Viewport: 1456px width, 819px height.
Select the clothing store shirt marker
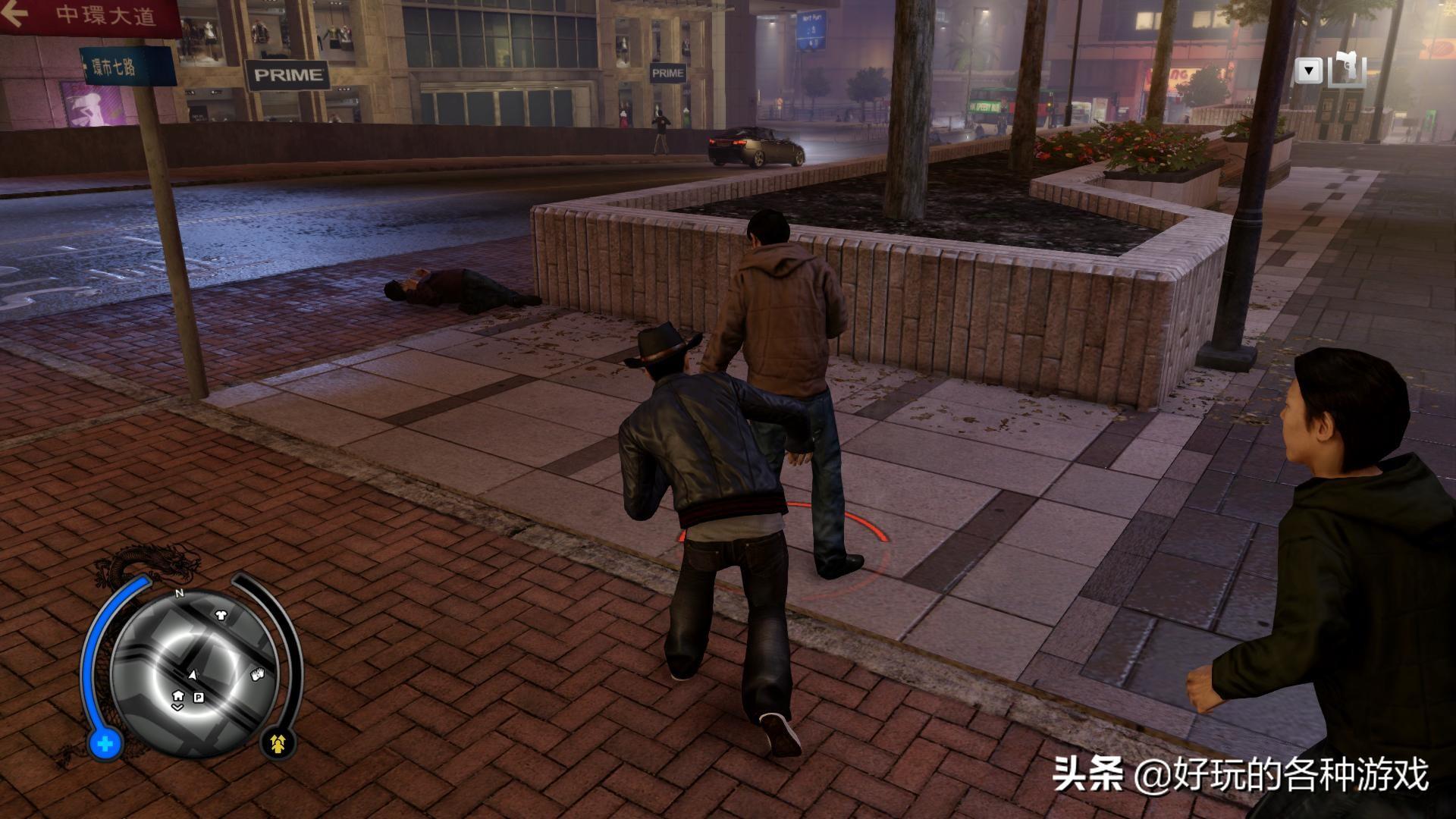[221, 616]
